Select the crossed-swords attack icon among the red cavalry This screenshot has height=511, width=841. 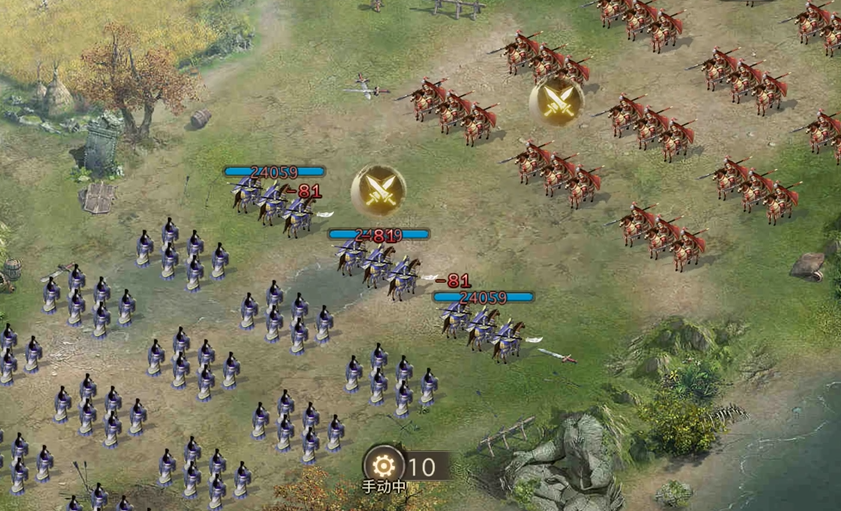pos(556,101)
